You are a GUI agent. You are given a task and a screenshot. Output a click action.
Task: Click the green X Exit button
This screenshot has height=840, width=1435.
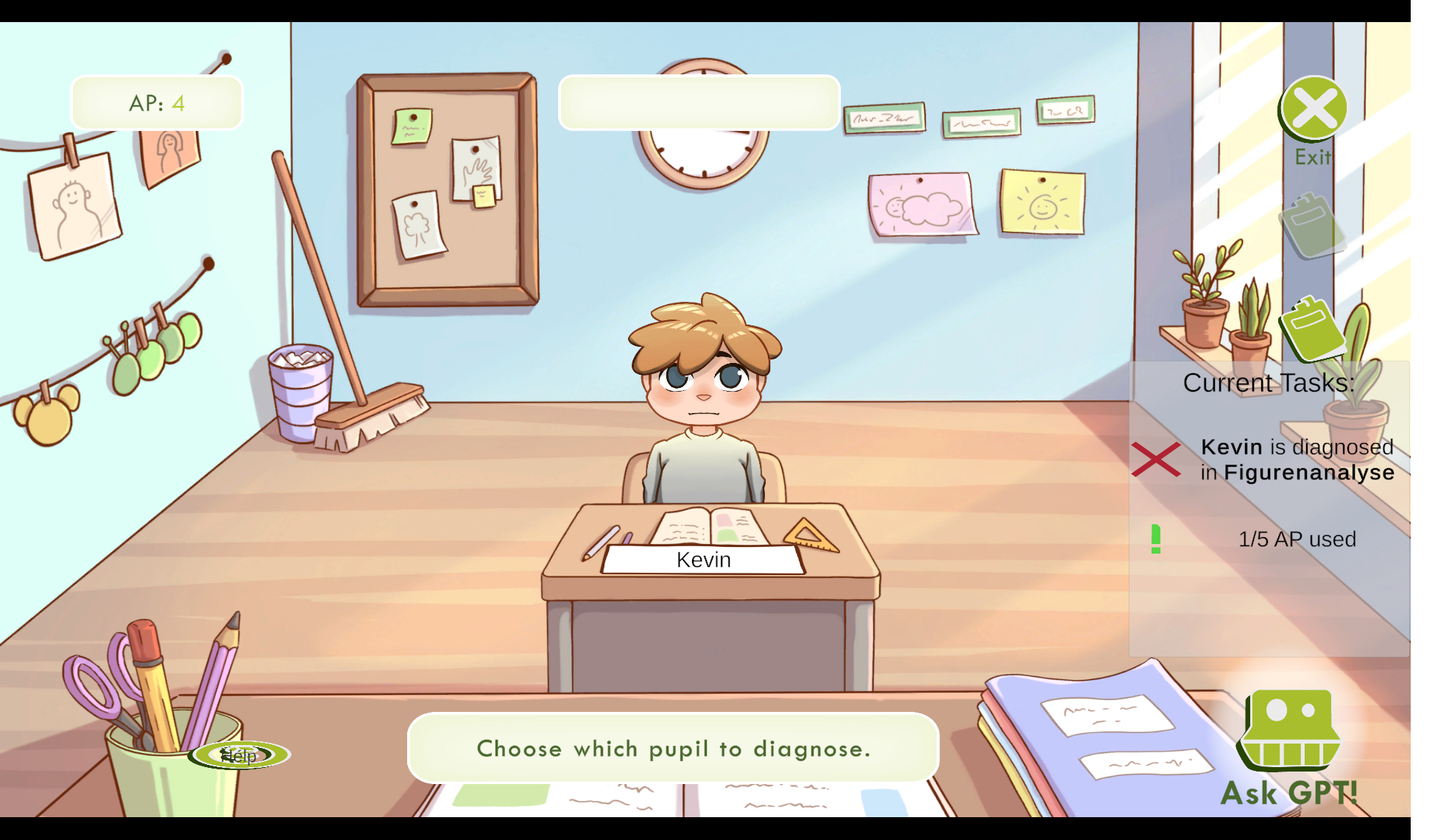coord(1314,109)
